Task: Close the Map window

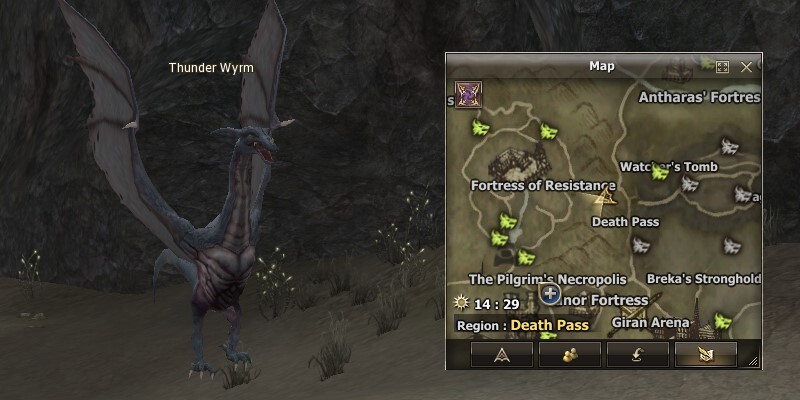Action: [746, 67]
